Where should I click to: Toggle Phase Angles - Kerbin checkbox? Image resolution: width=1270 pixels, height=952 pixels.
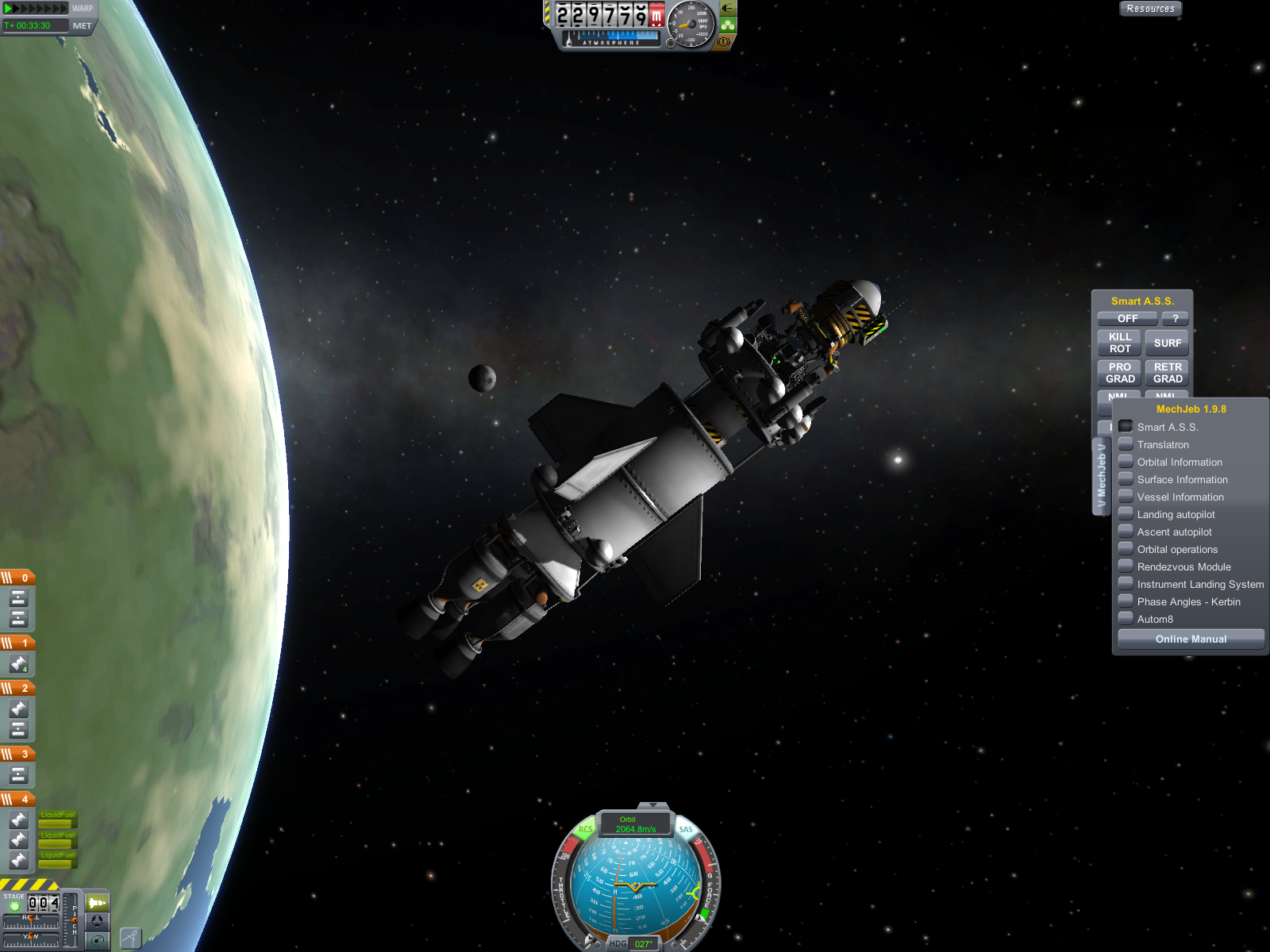pyautogui.click(x=1126, y=601)
